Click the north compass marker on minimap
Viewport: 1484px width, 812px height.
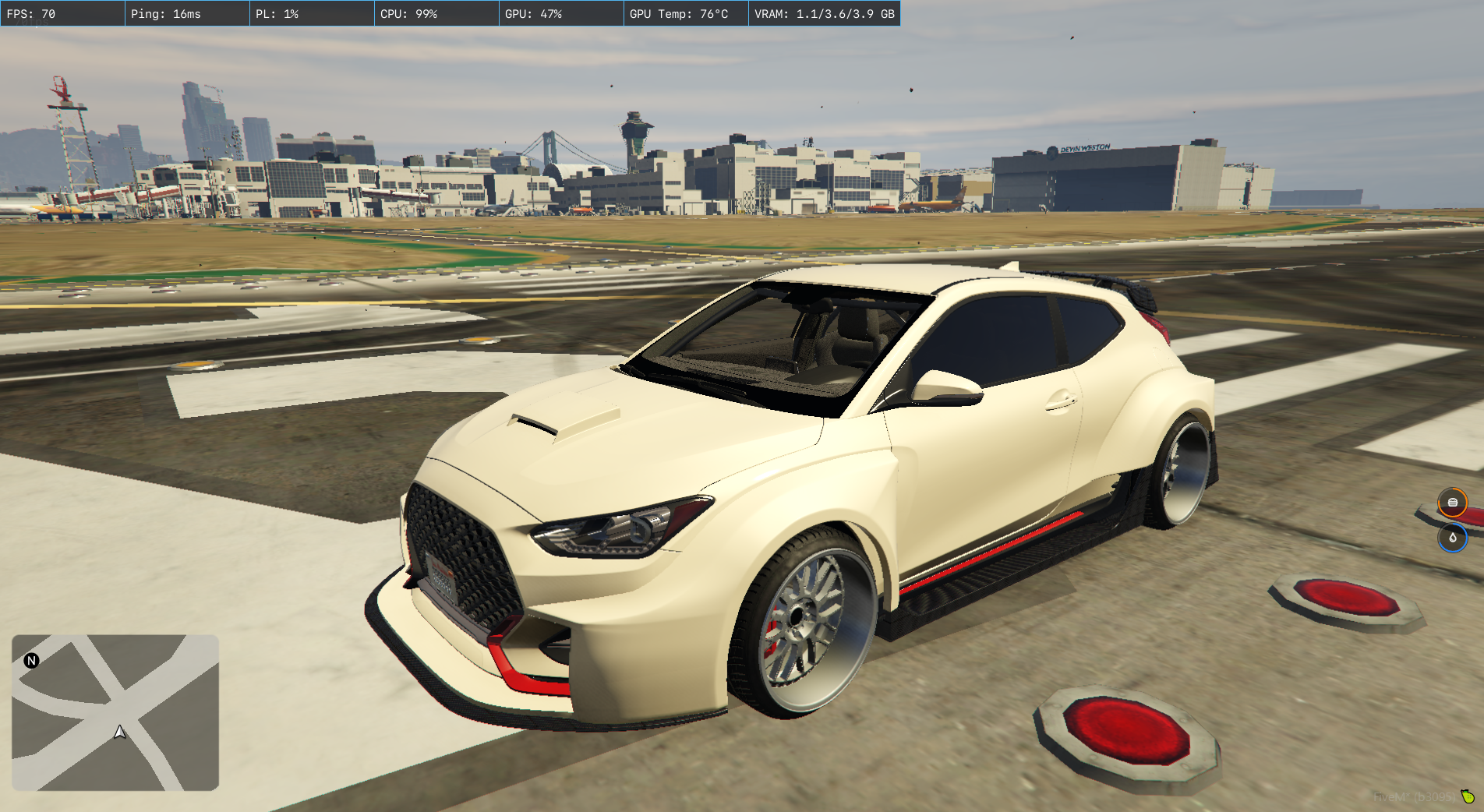coord(31,661)
